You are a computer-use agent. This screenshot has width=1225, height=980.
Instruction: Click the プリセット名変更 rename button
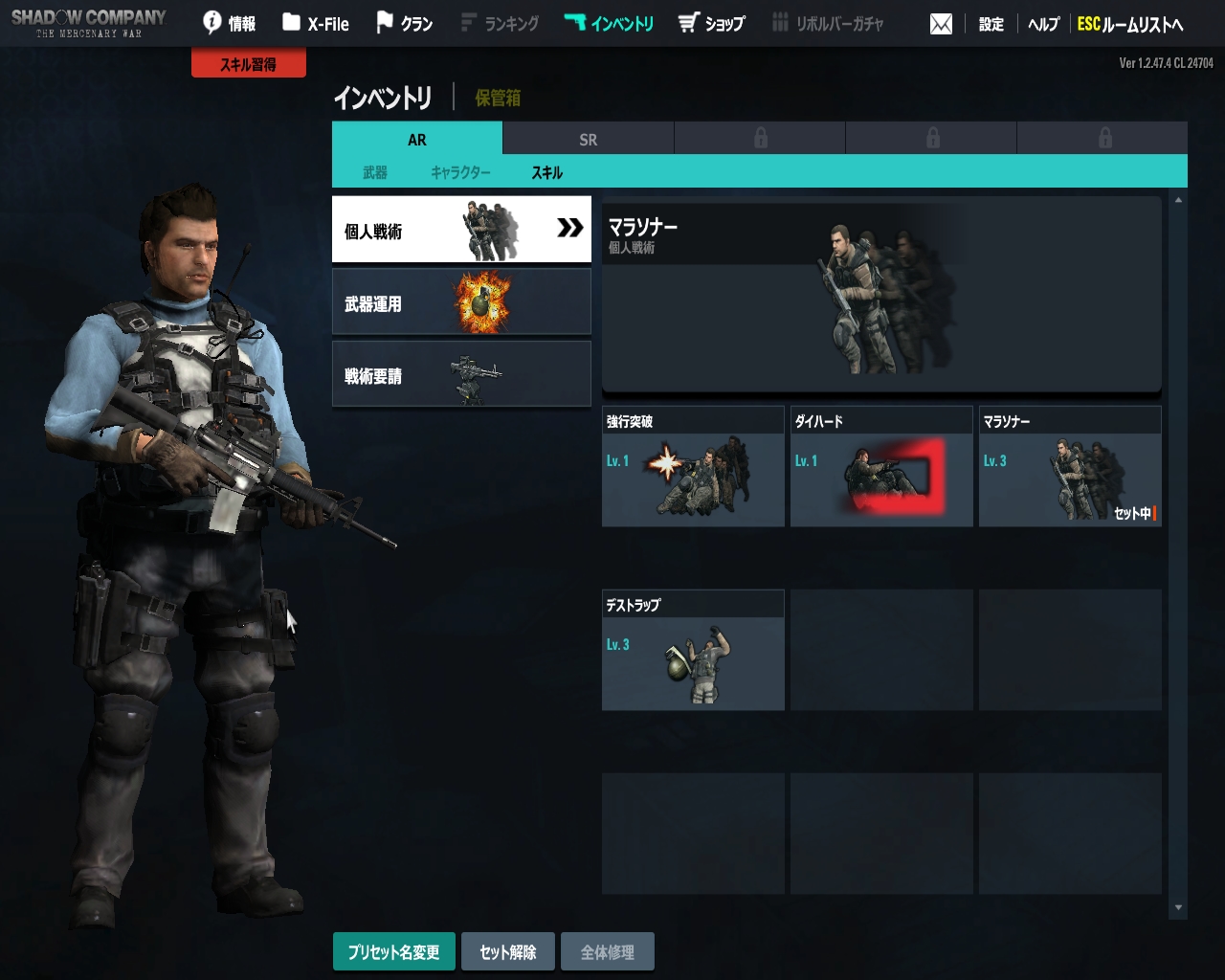(393, 952)
